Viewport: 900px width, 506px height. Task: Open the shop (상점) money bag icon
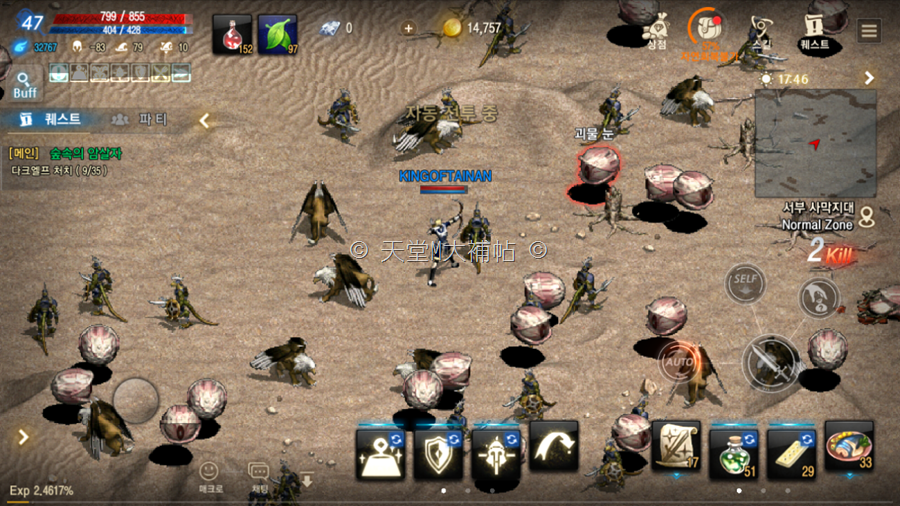tap(656, 28)
